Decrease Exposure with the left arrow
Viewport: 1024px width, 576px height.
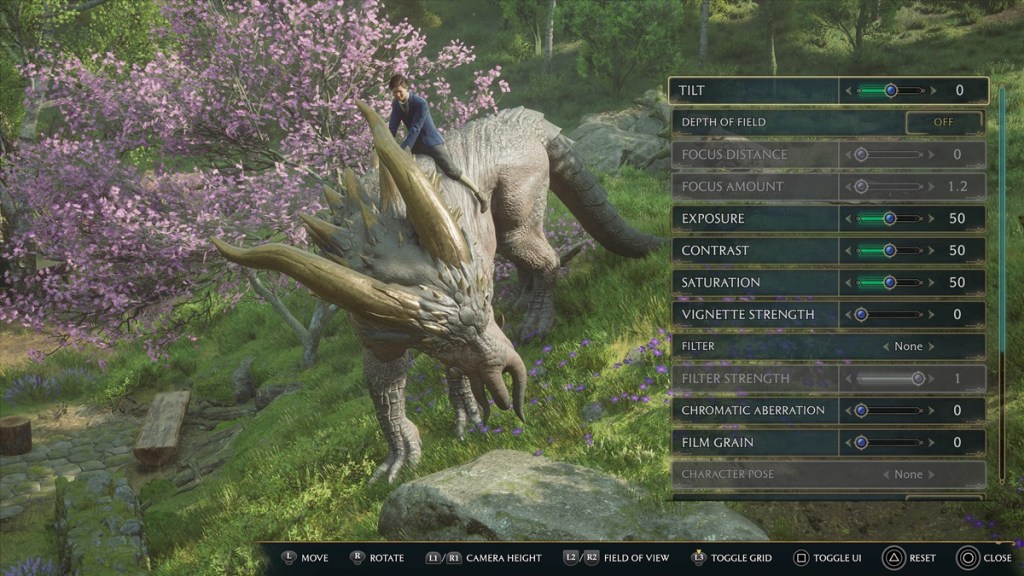(849, 218)
